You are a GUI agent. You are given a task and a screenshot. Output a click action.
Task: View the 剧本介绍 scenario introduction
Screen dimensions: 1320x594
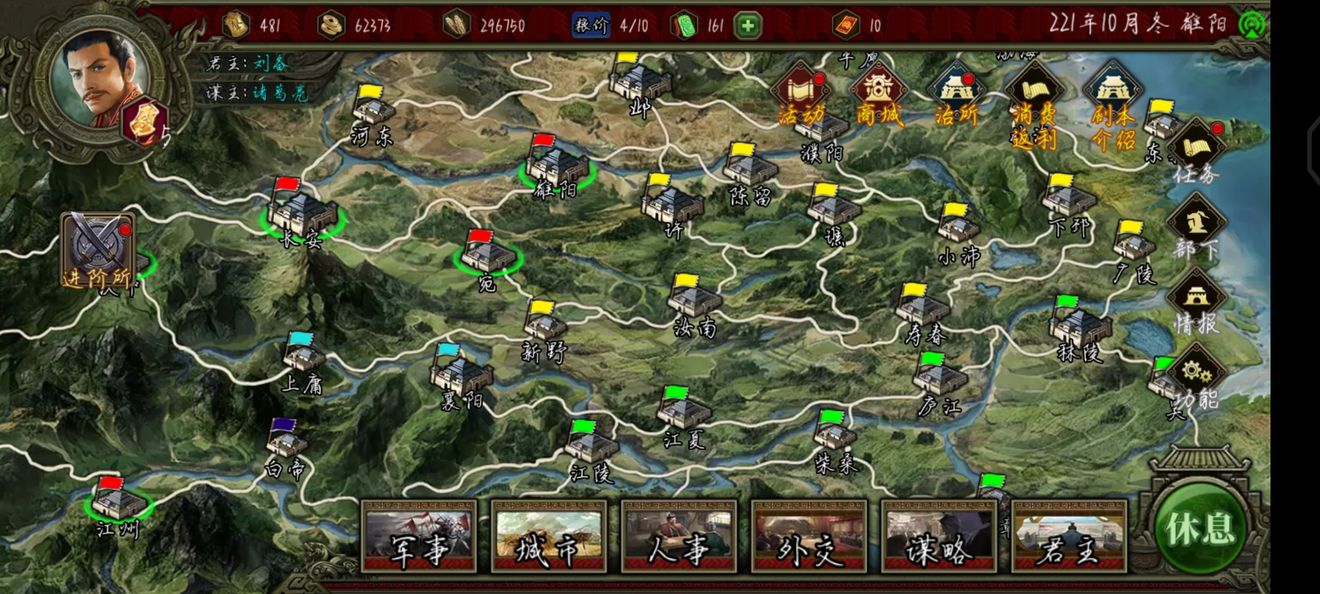pos(1112,100)
